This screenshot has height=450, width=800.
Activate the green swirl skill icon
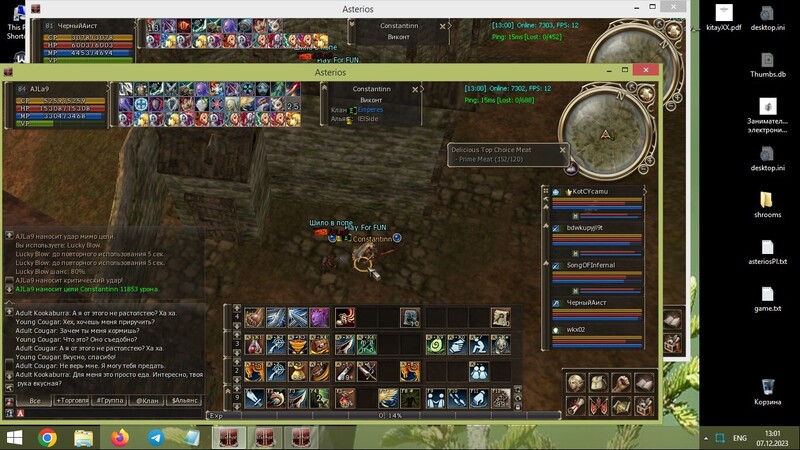click(435, 344)
